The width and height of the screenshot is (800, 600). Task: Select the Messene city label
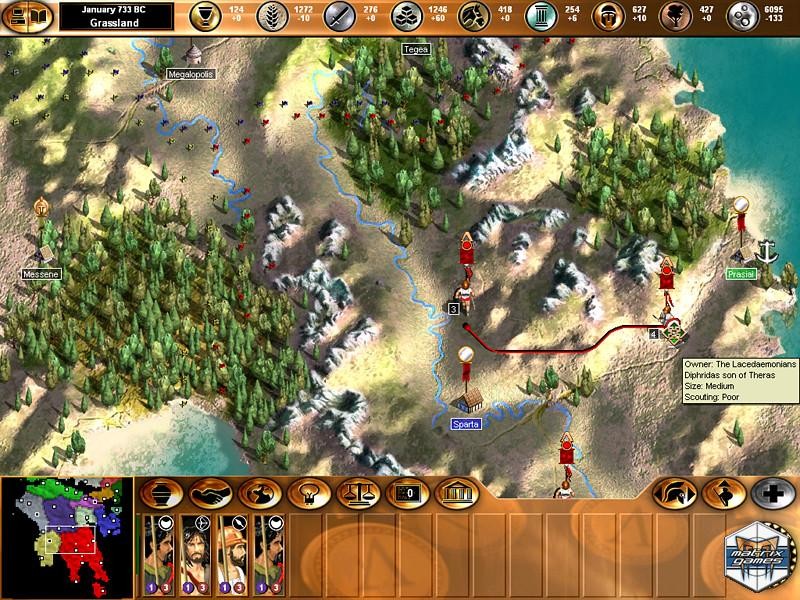tap(36, 272)
